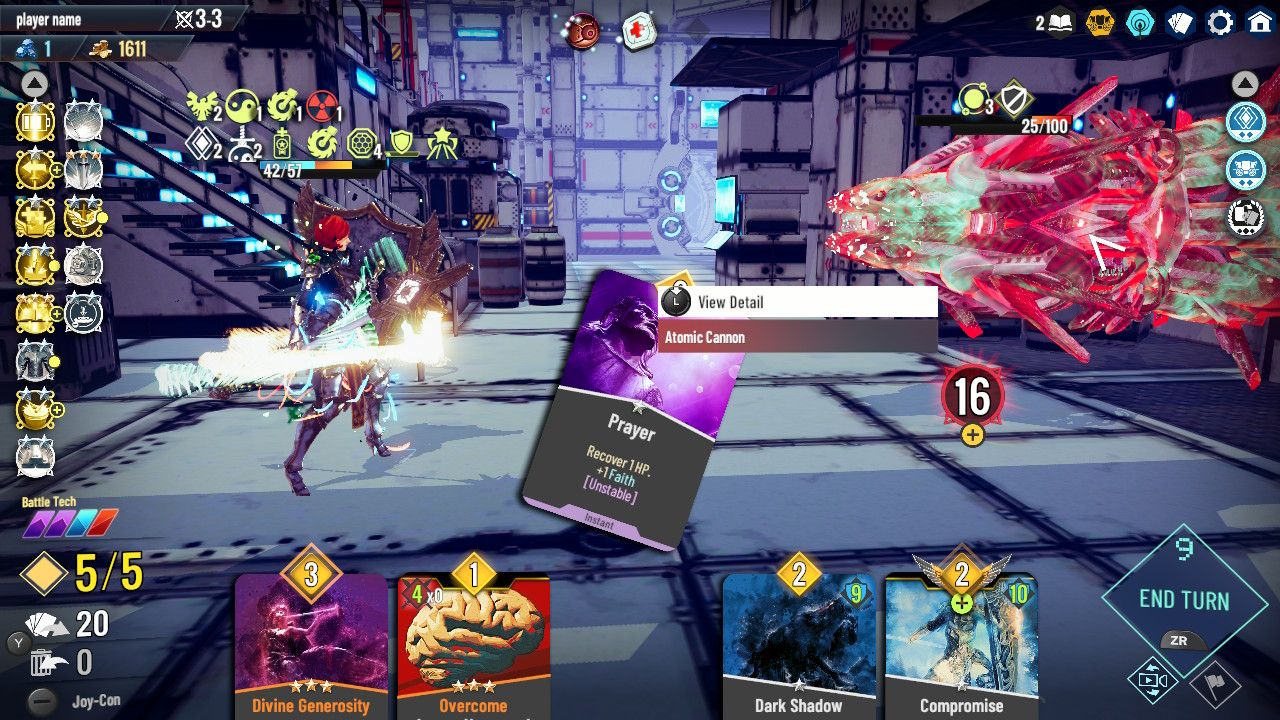Choose Atomic Cannon in the popup menu
This screenshot has height=720, width=1280.
pos(797,337)
